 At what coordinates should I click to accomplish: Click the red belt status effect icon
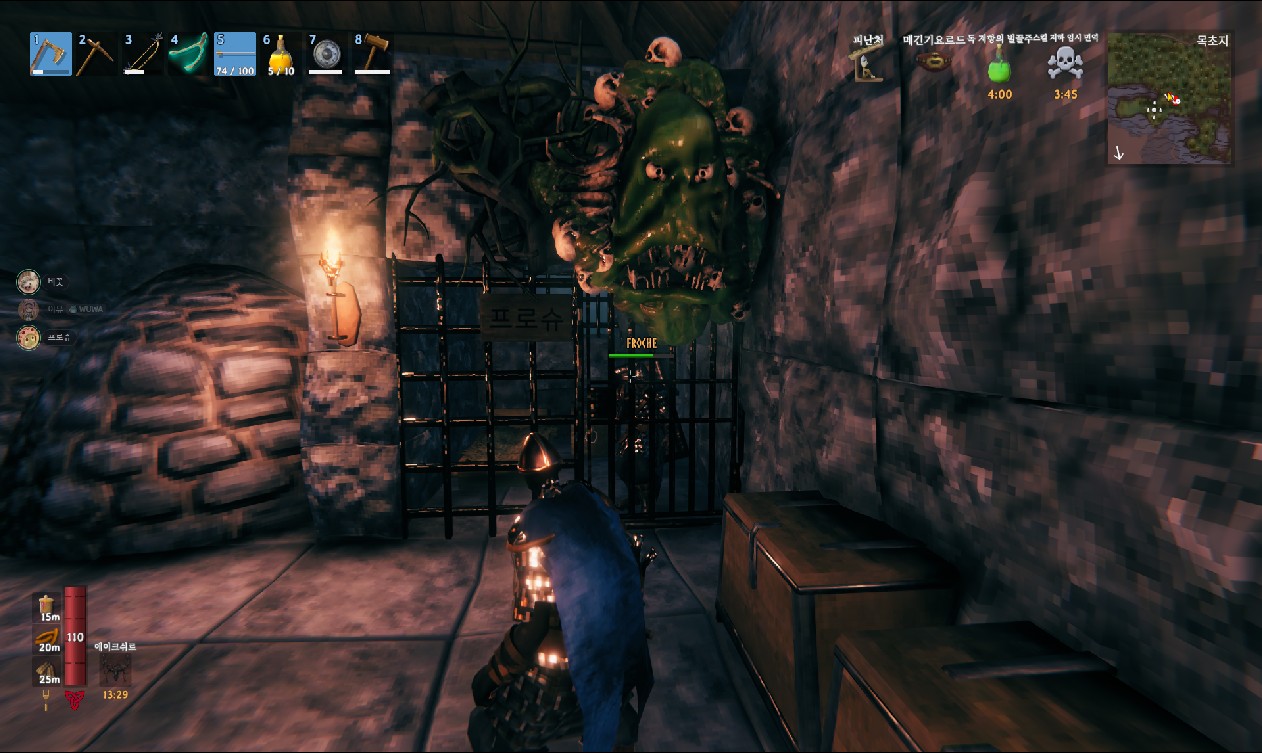[x=934, y=62]
